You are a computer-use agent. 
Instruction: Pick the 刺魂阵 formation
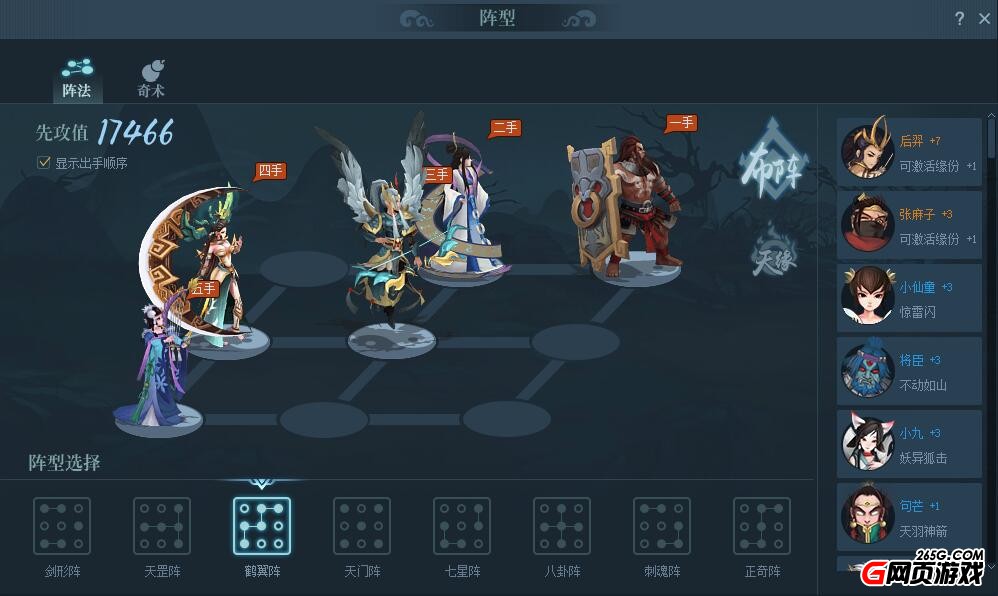662,527
